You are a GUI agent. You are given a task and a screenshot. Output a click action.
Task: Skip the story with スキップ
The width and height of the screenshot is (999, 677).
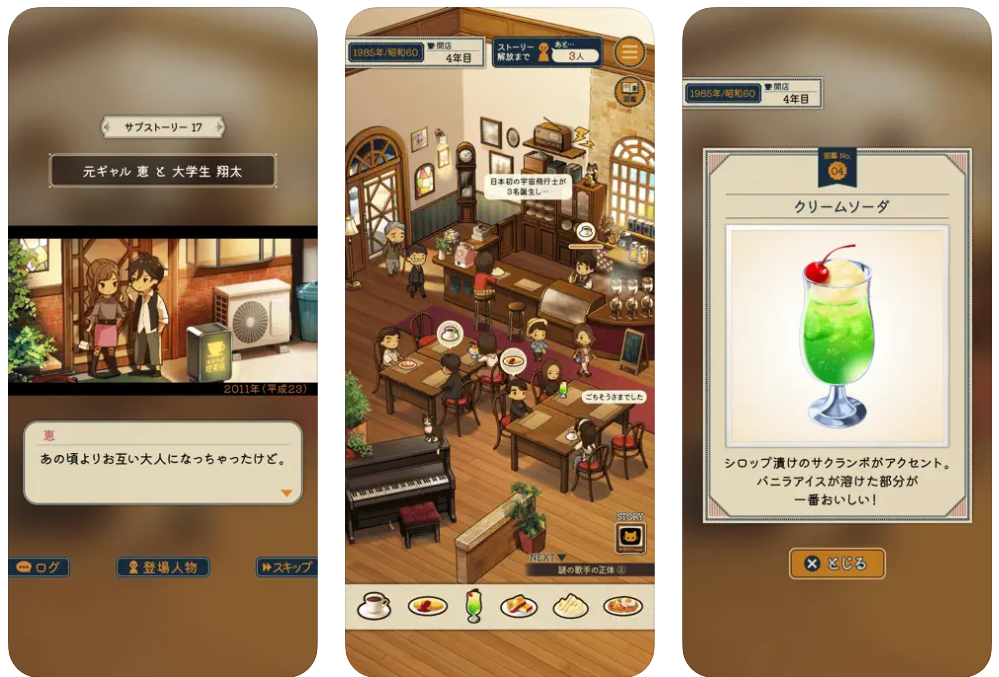point(285,567)
